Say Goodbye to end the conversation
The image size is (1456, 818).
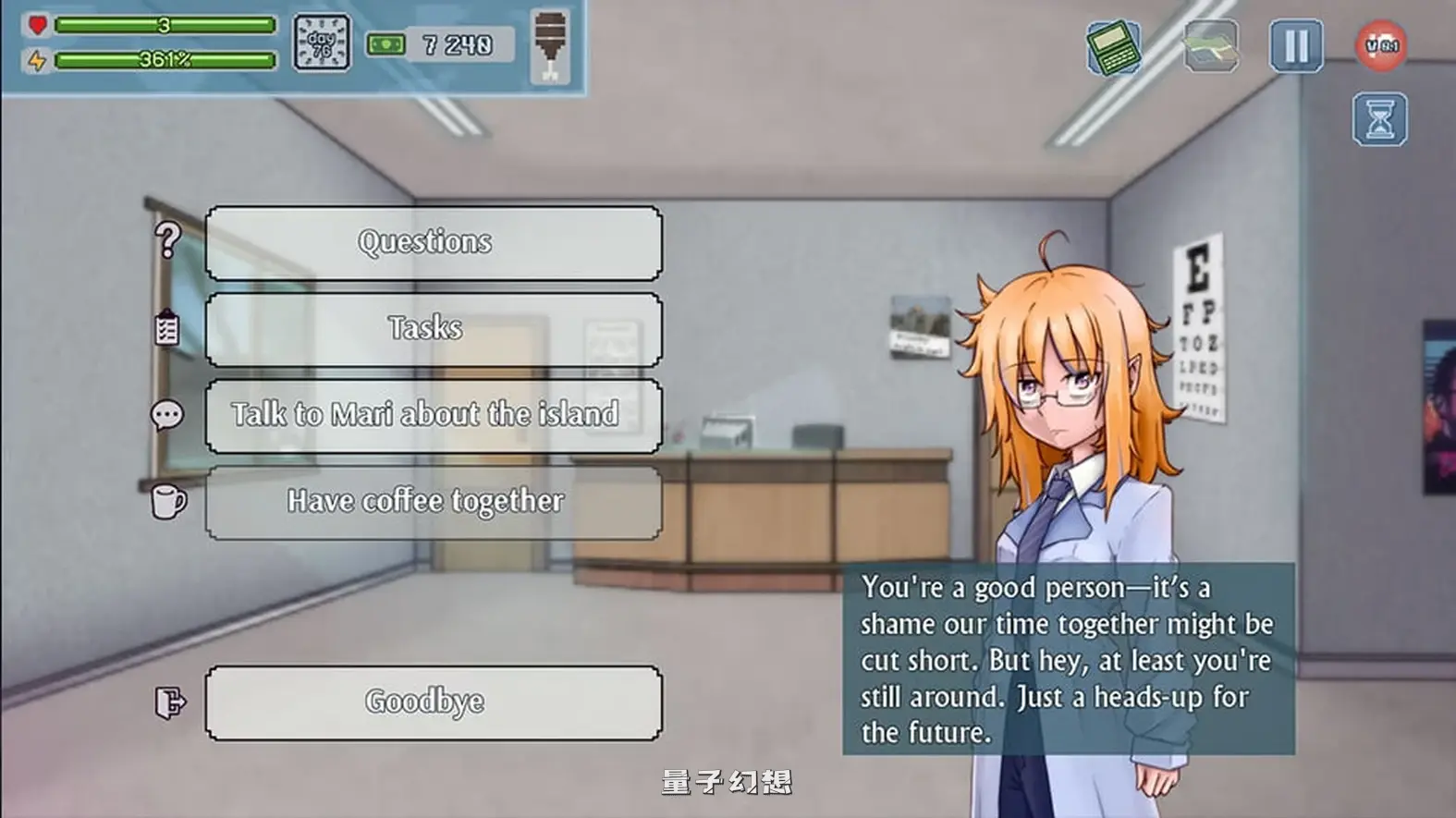click(x=425, y=701)
